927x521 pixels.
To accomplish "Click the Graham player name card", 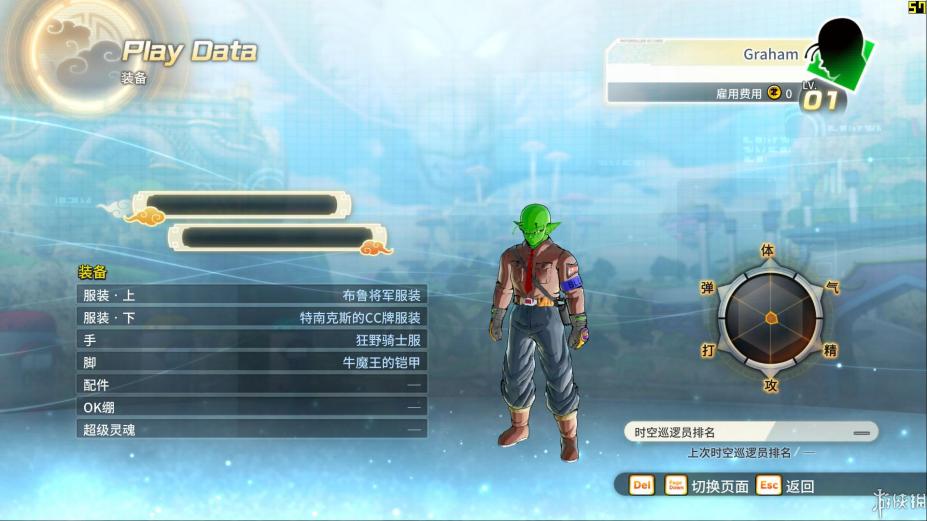I will [x=708, y=54].
